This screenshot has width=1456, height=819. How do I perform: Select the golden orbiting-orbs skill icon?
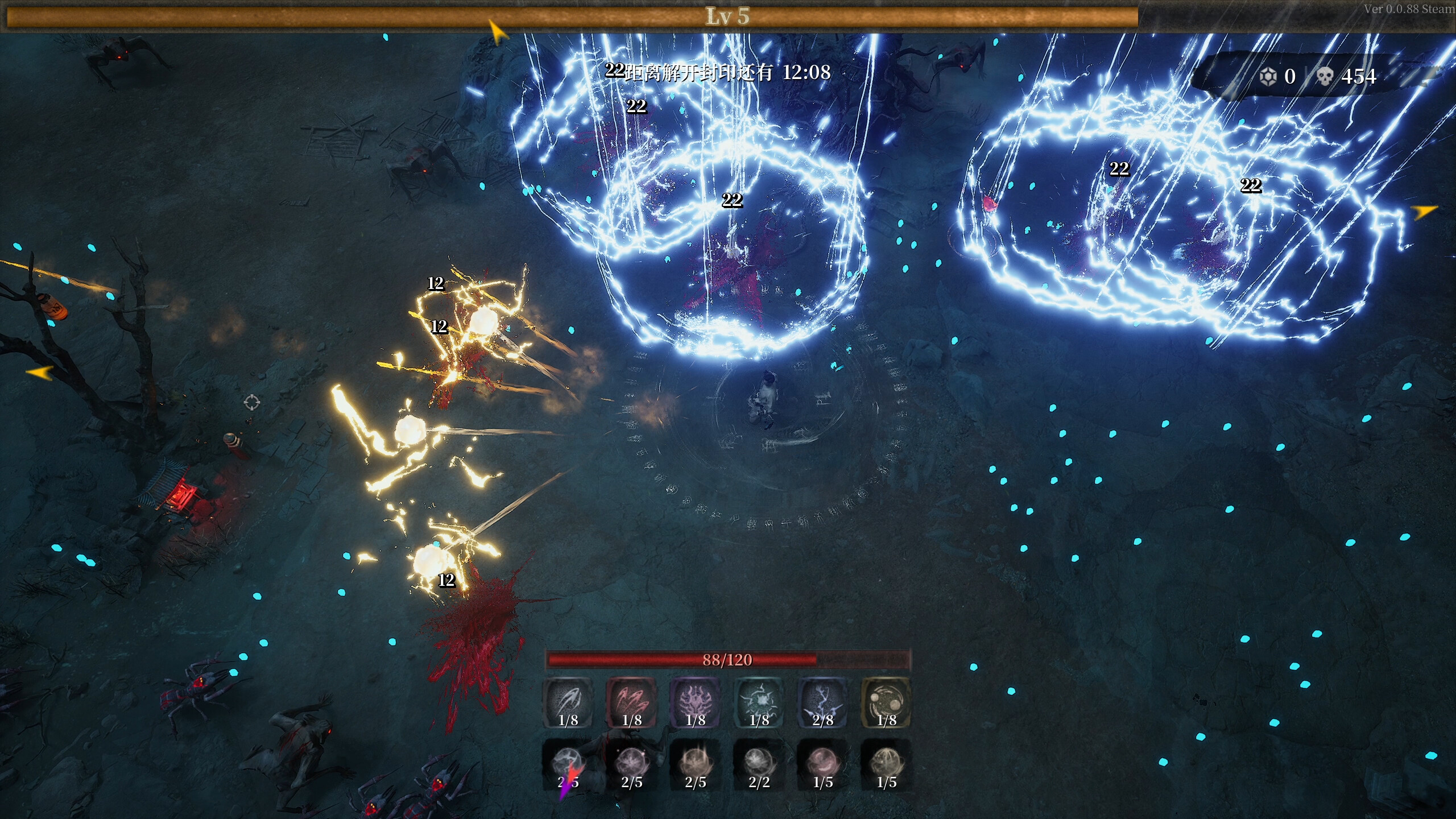tap(886, 702)
